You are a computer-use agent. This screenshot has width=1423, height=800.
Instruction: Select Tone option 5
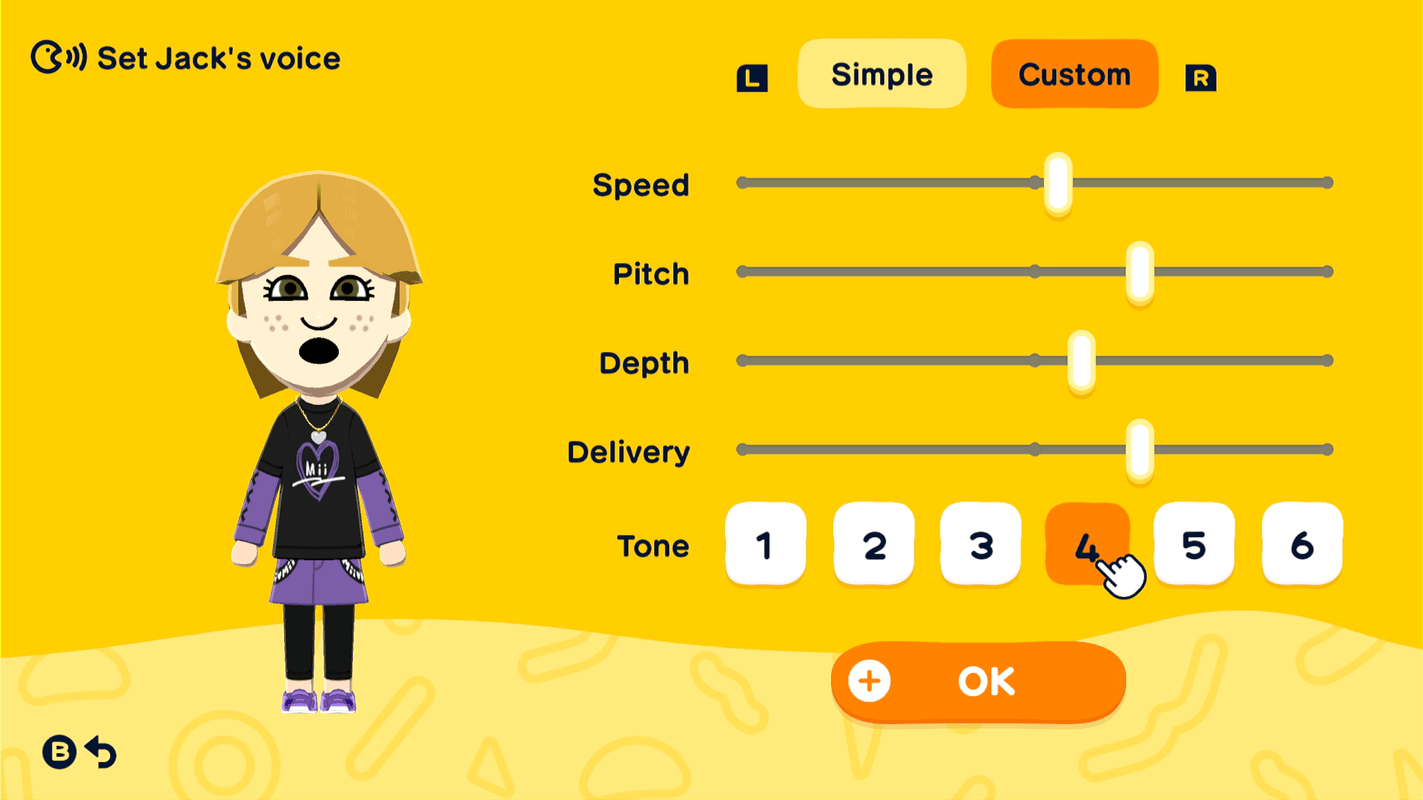(x=1193, y=545)
